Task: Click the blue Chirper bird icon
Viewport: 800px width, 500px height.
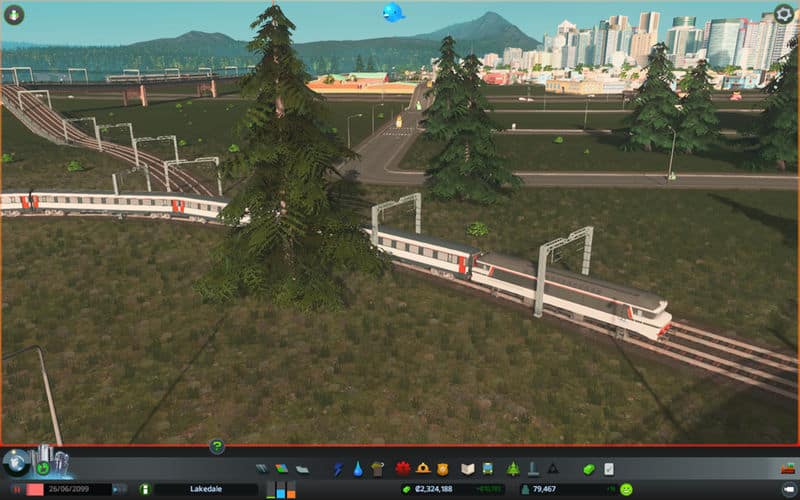Action: tap(393, 13)
